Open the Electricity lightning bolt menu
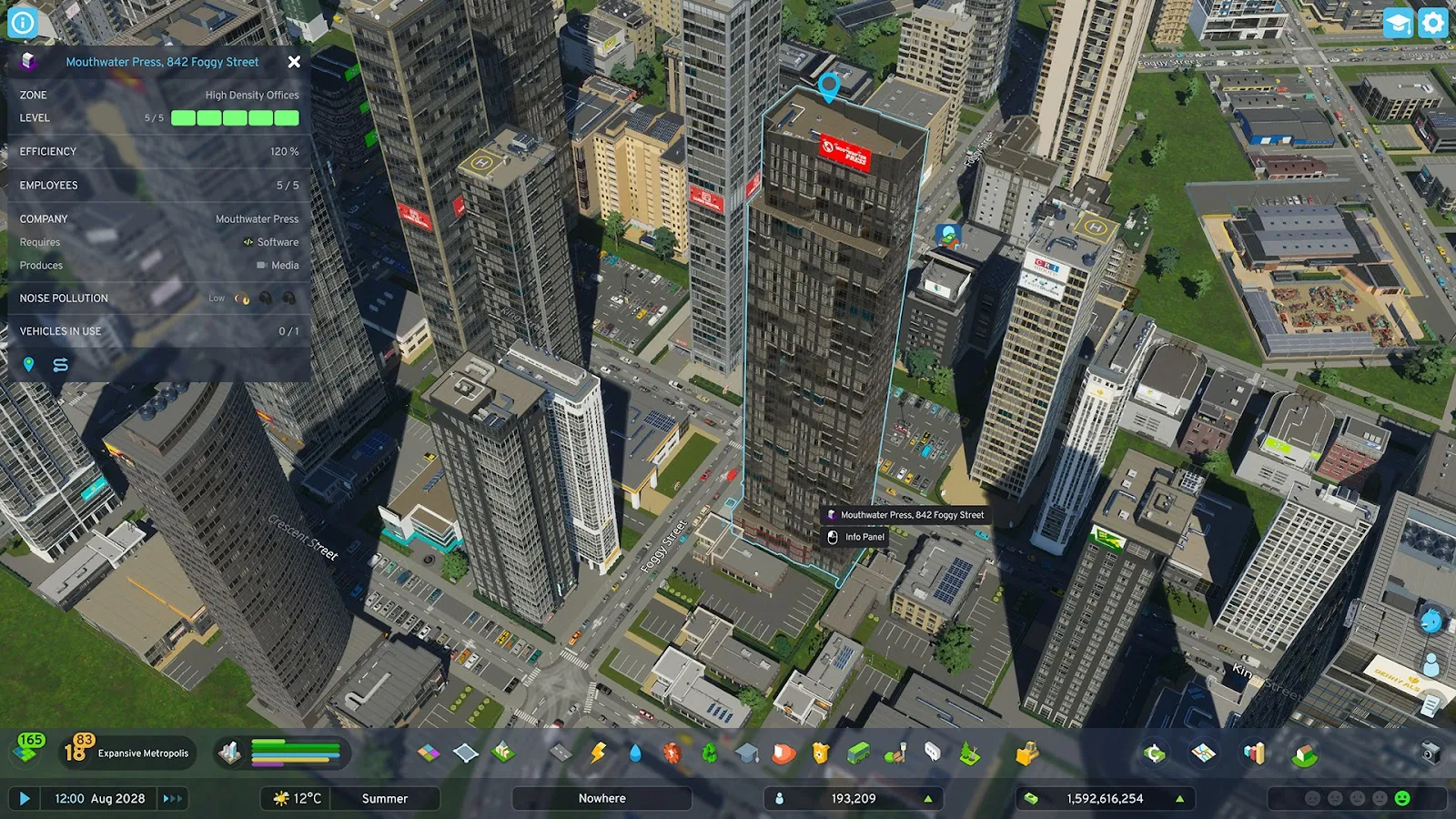The height and width of the screenshot is (819, 1456). pyautogui.click(x=598, y=753)
